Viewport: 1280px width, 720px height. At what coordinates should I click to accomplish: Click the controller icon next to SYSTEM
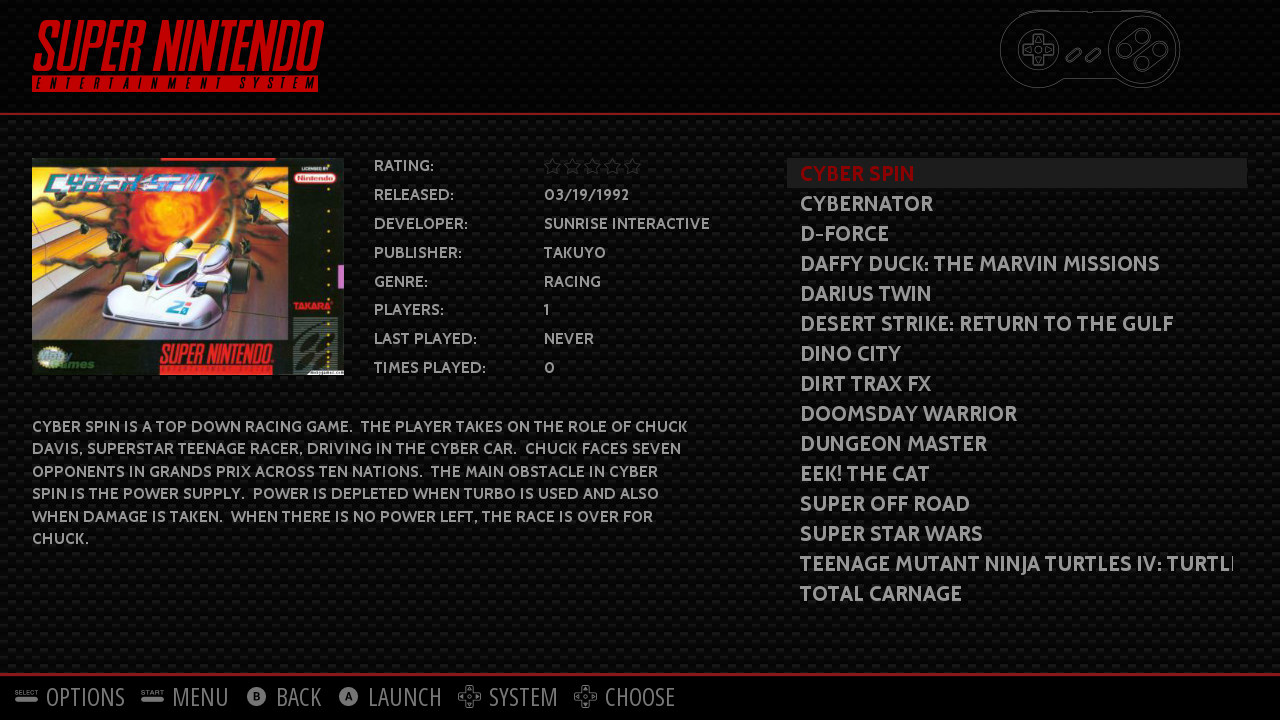[x=470, y=696]
